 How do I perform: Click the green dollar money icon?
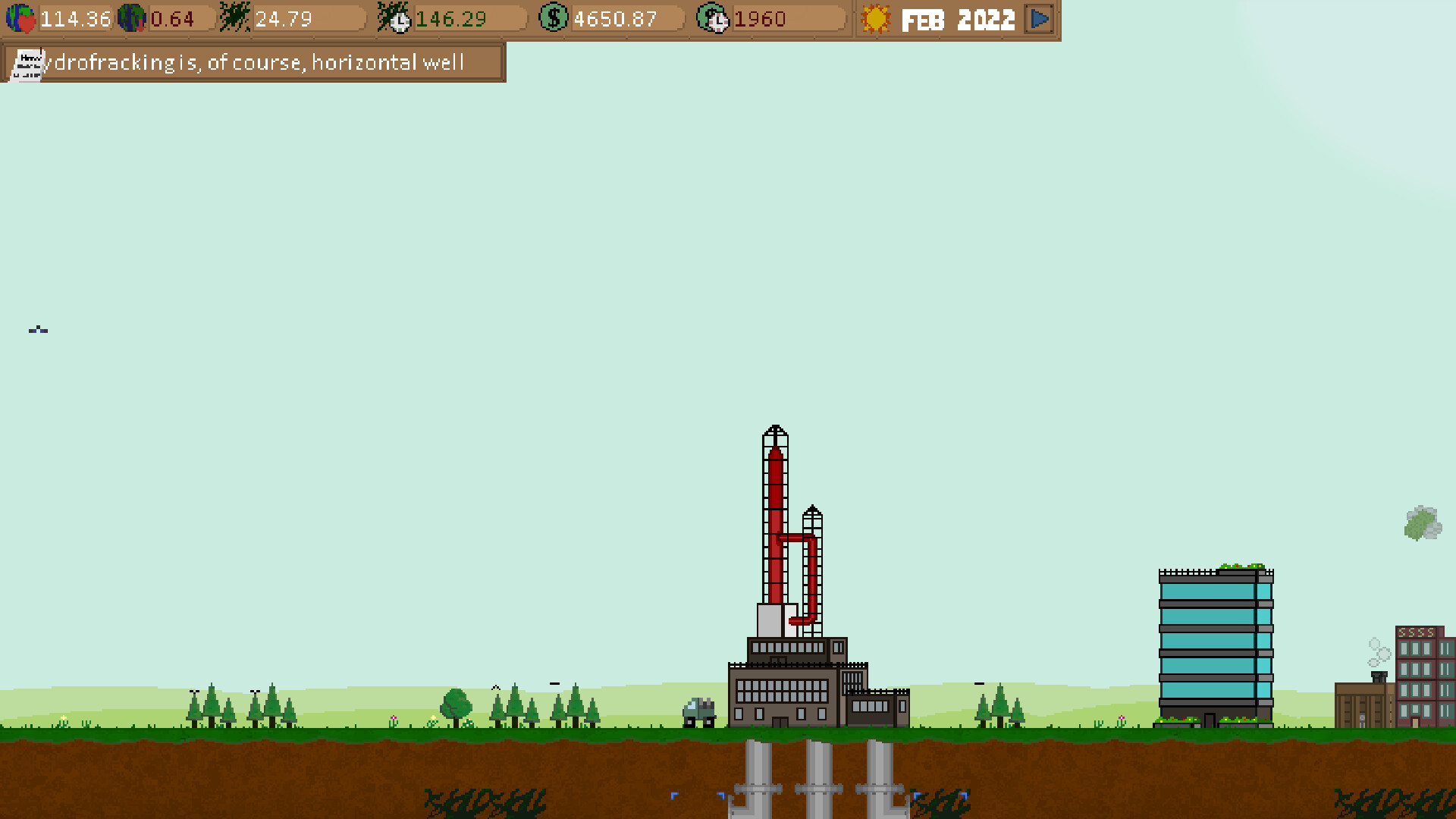pos(554,17)
